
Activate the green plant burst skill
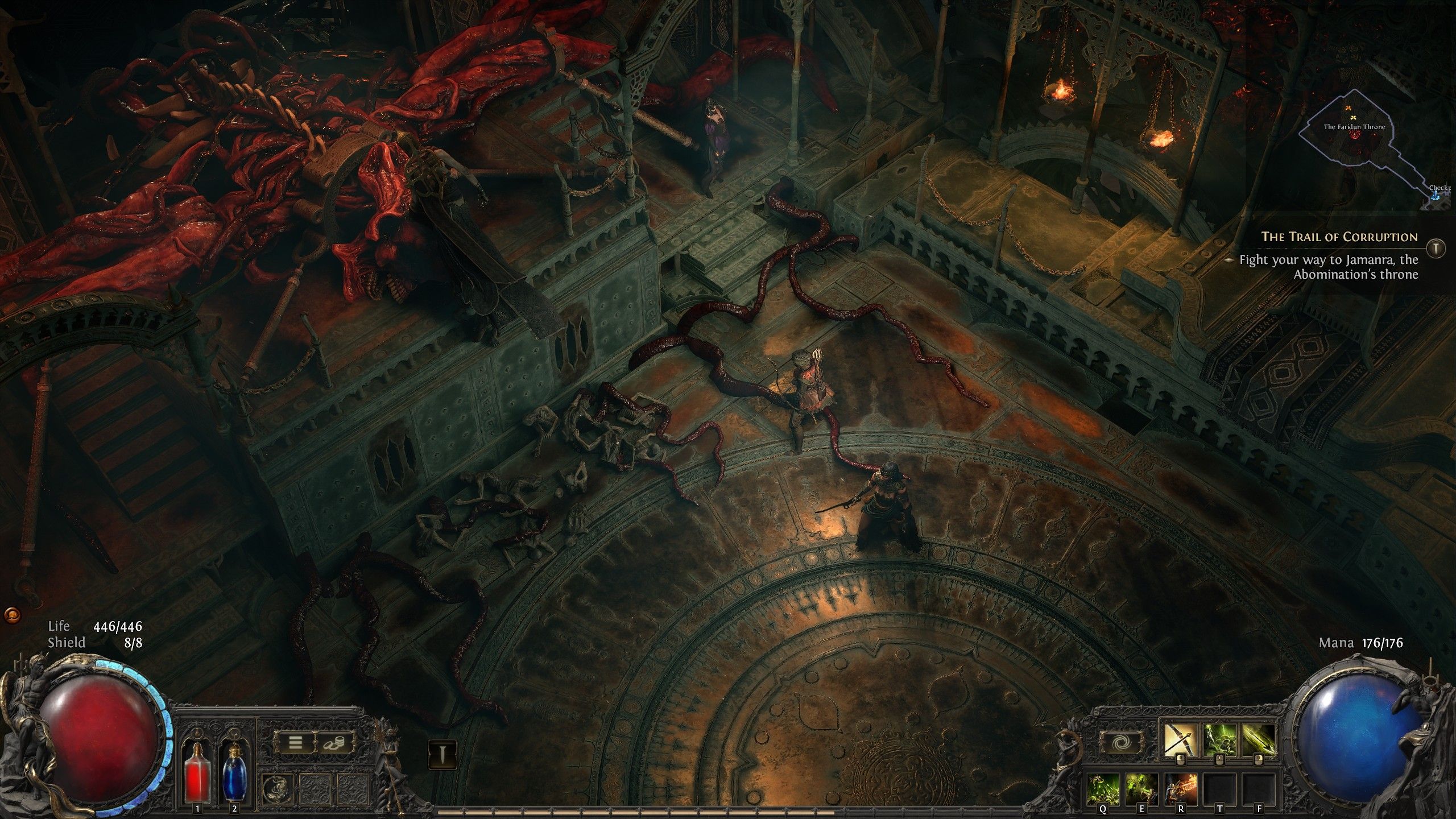[x=1219, y=739]
